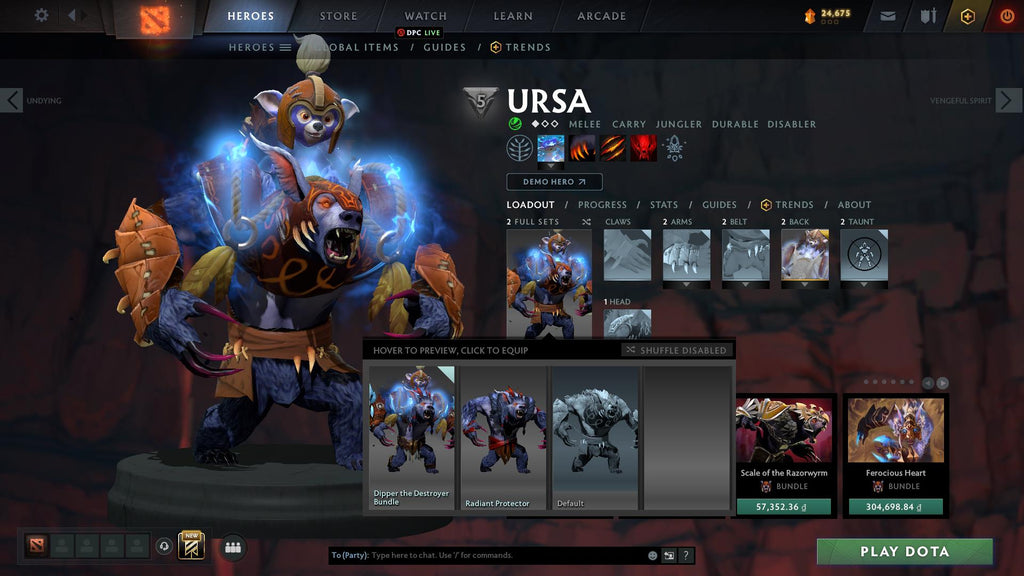Go to previous hero Undying
Viewport: 1024px width, 576px height.
click(12, 100)
